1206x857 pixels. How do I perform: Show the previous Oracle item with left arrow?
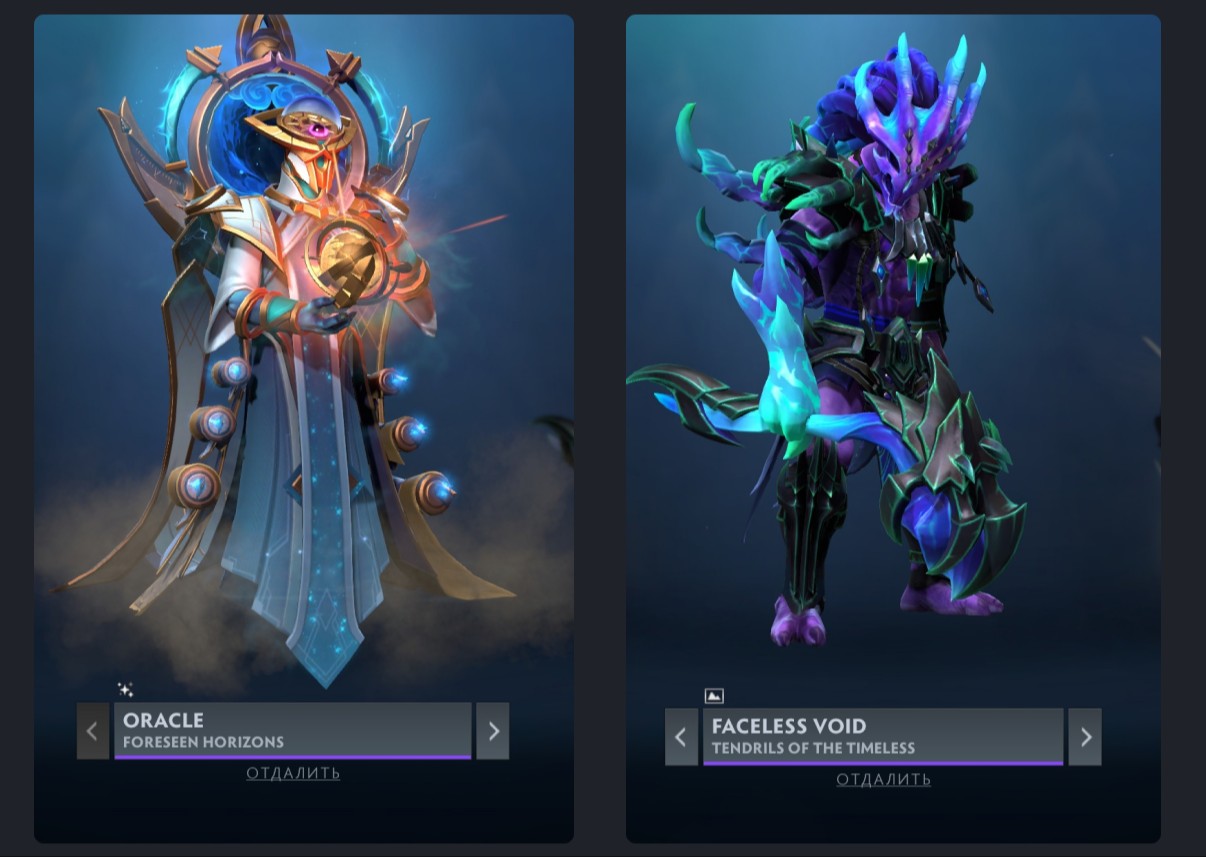click(x=93, y=731)
